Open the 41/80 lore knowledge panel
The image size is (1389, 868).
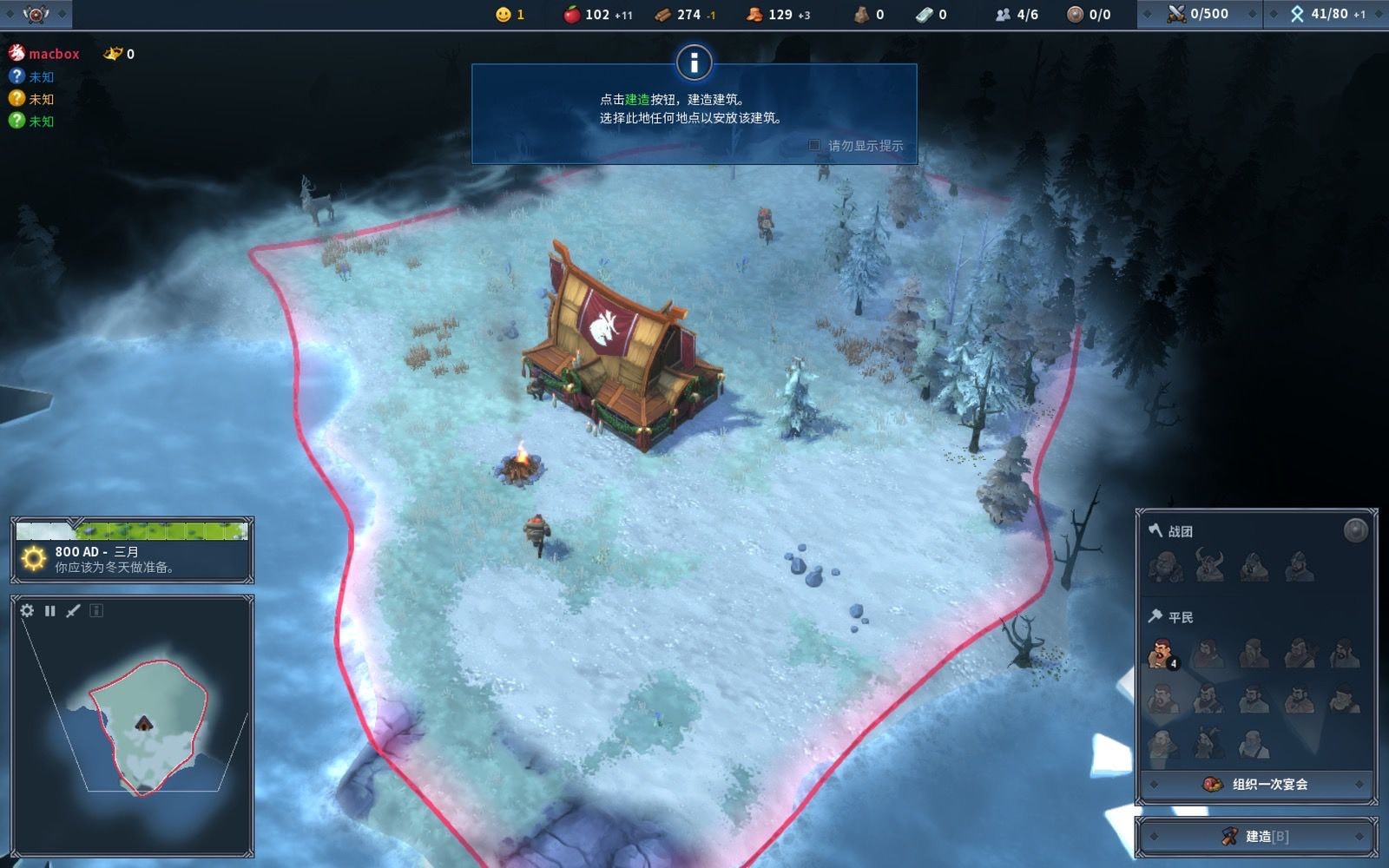[1326, 14]
